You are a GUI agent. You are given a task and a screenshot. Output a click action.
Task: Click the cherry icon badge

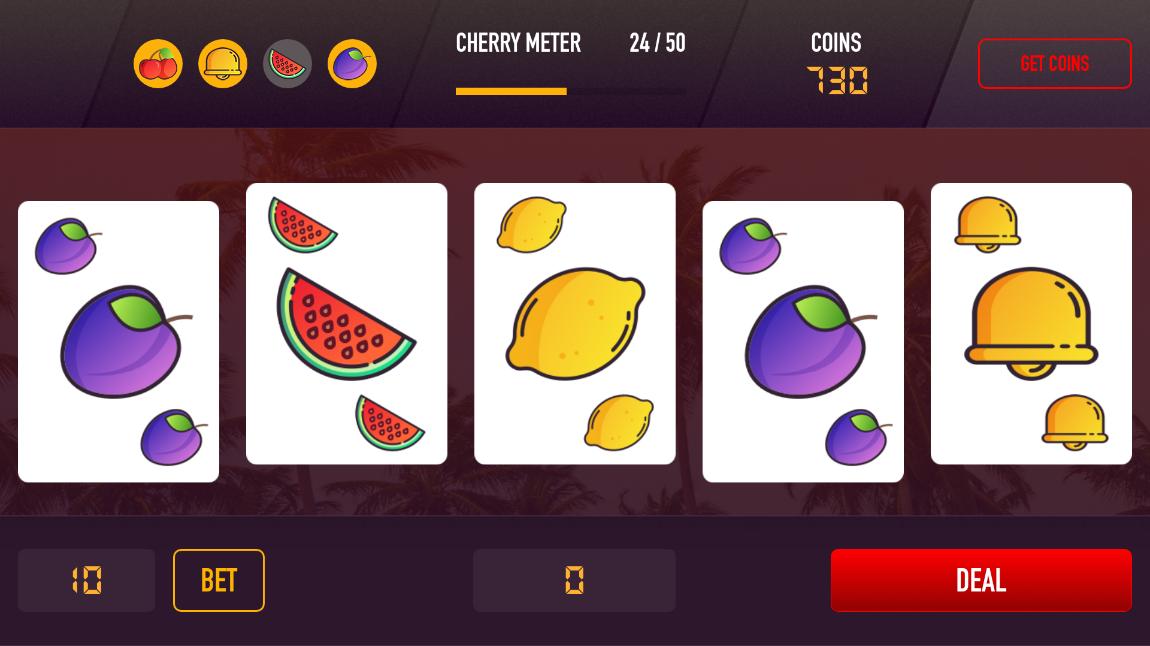point(158,64)
